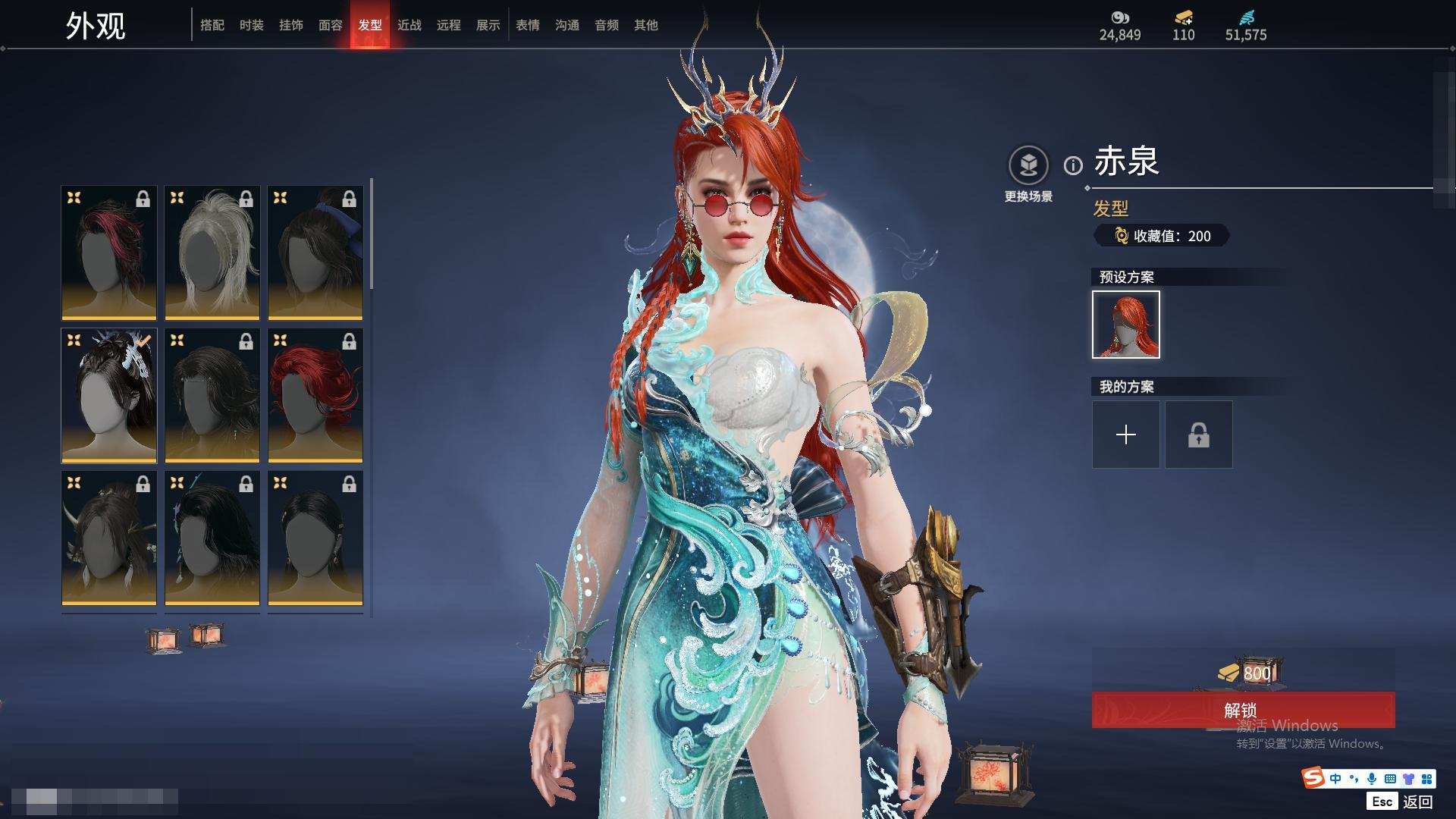Switch to the 远程 ranged tab
Screen dimensions: 1456x819
pyautogui.click(x=449, y=25)
